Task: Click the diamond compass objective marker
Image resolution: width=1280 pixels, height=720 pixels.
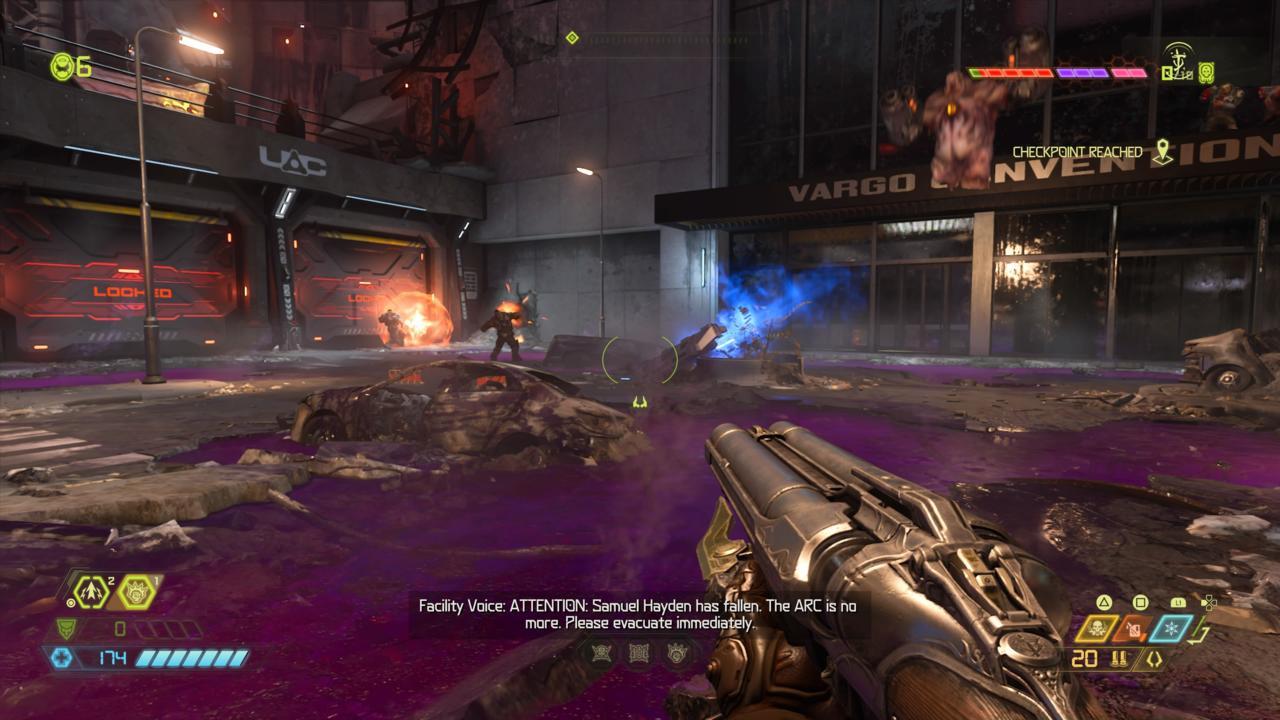Action: (x=572, y=38)
